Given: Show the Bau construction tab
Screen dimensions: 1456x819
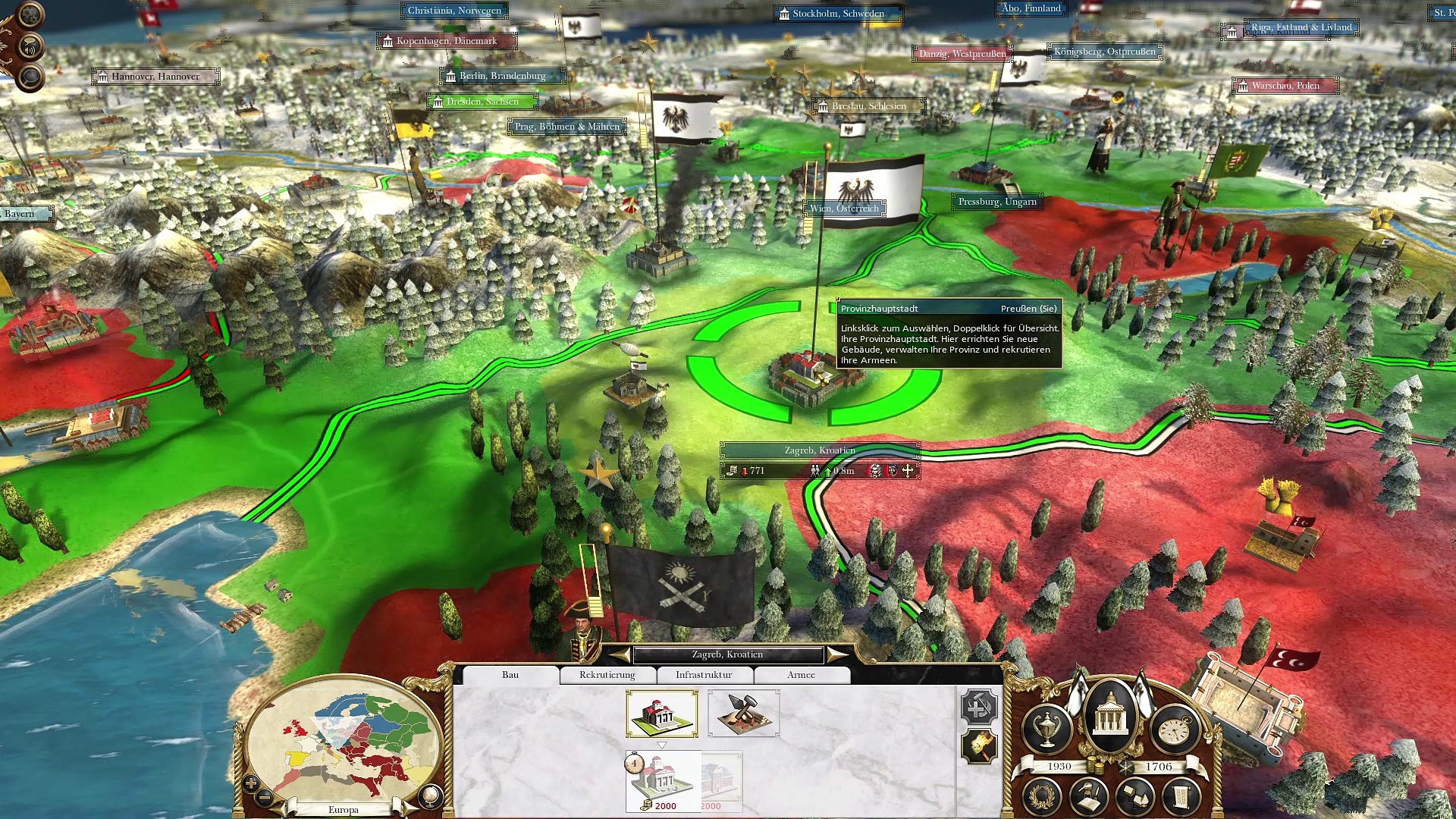Looking at the screenshot, I should click(510, 675).
